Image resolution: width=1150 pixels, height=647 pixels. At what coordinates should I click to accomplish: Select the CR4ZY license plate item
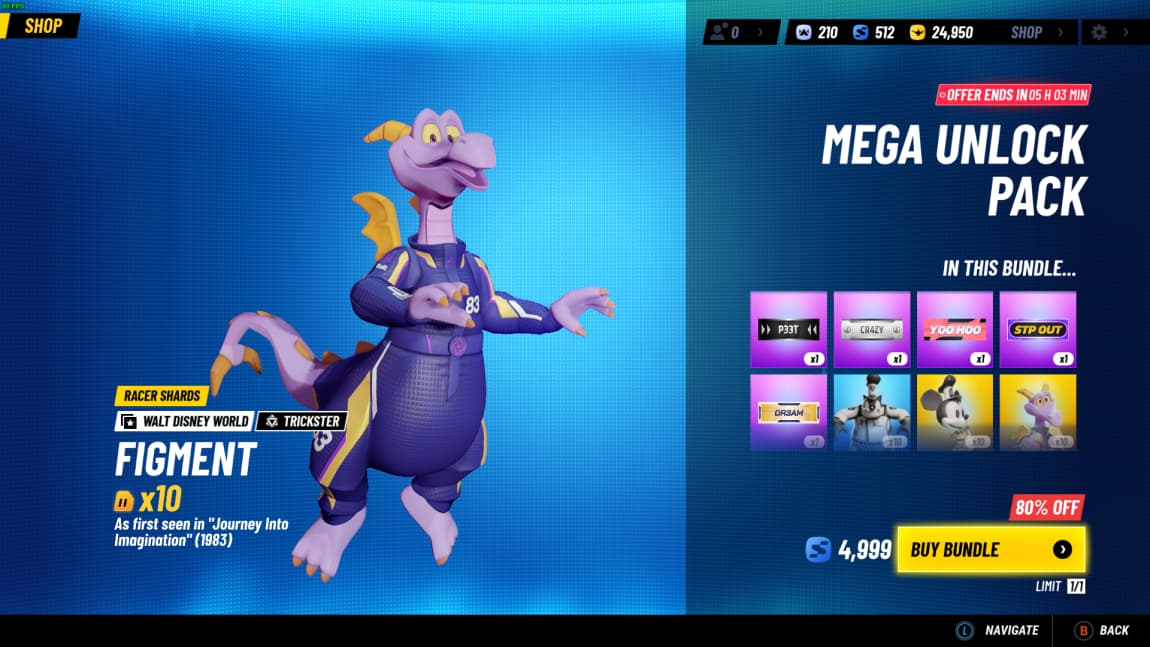872,329
